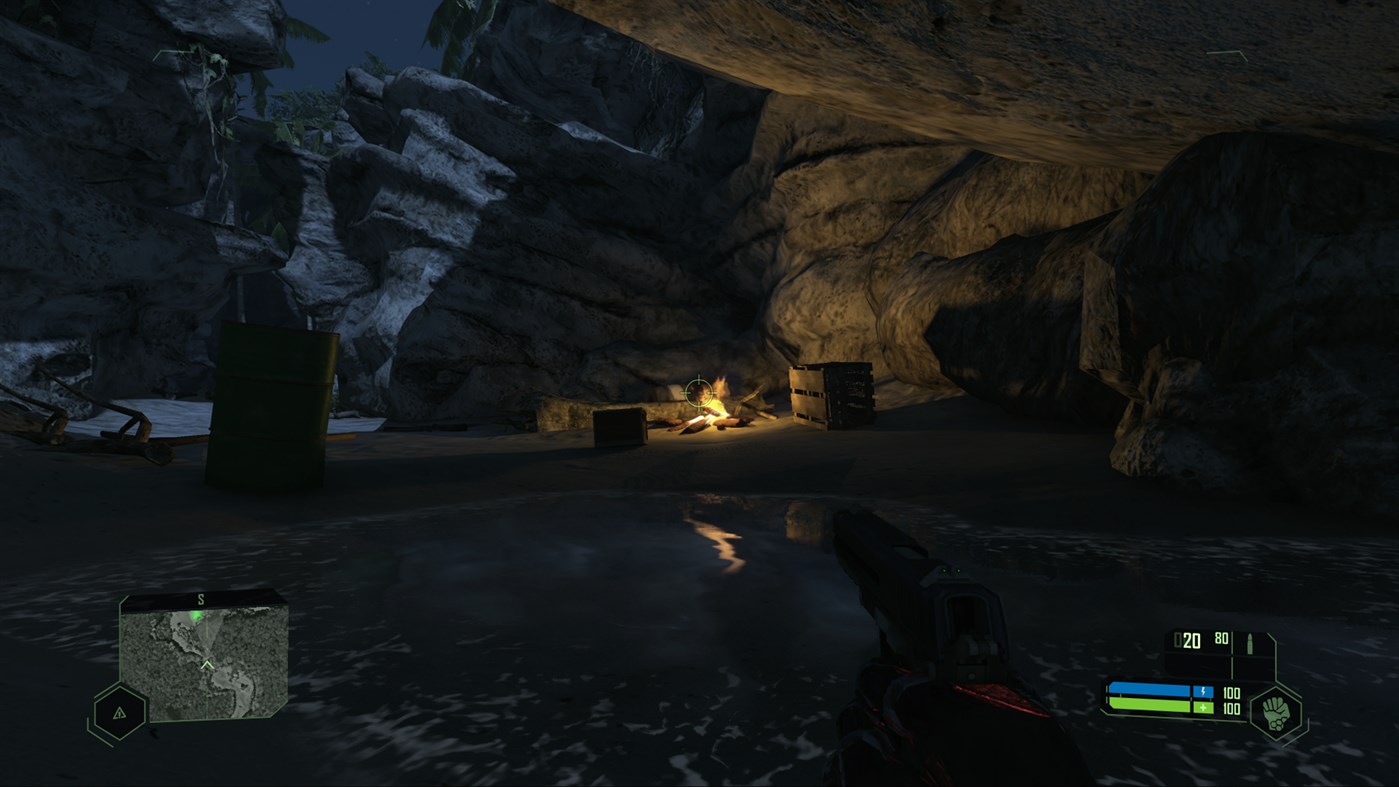Click the blue energy bar

coord(1151,690)
